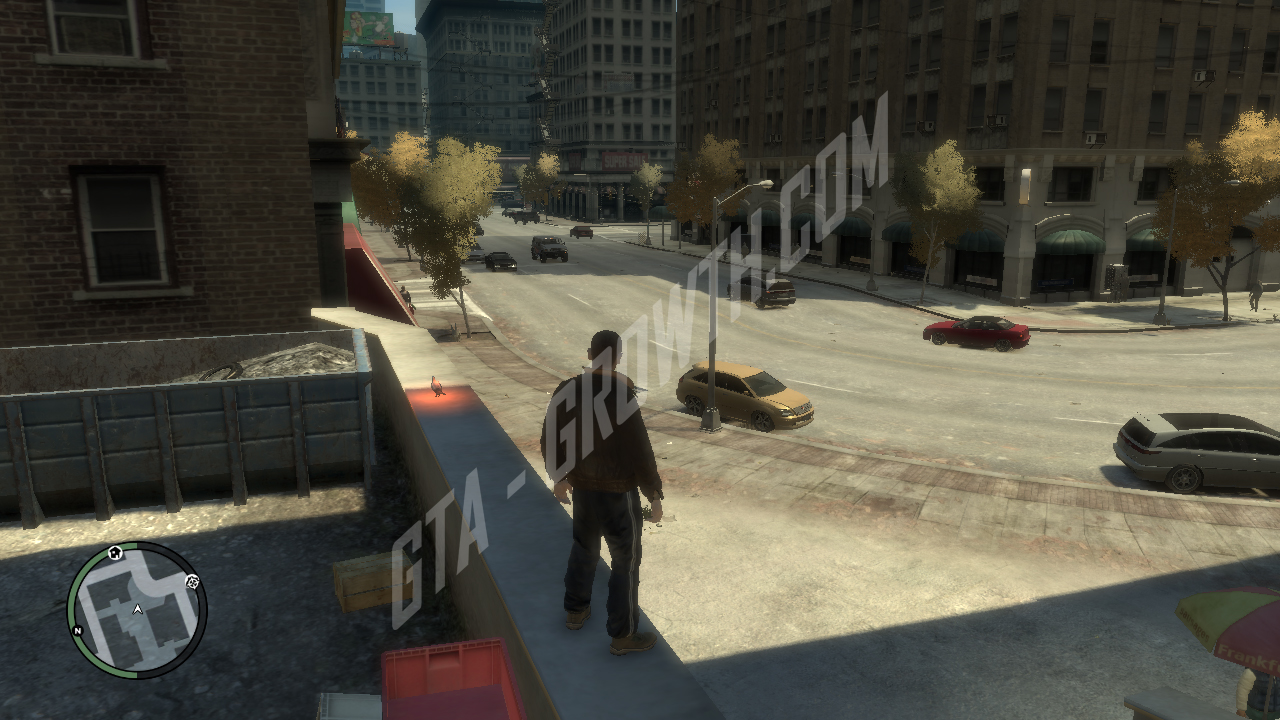This screenshot has height=720, width=1280.
Task: Click the white player arrow on the minimap
Action: pyautogui.click(x=137, y=608)
